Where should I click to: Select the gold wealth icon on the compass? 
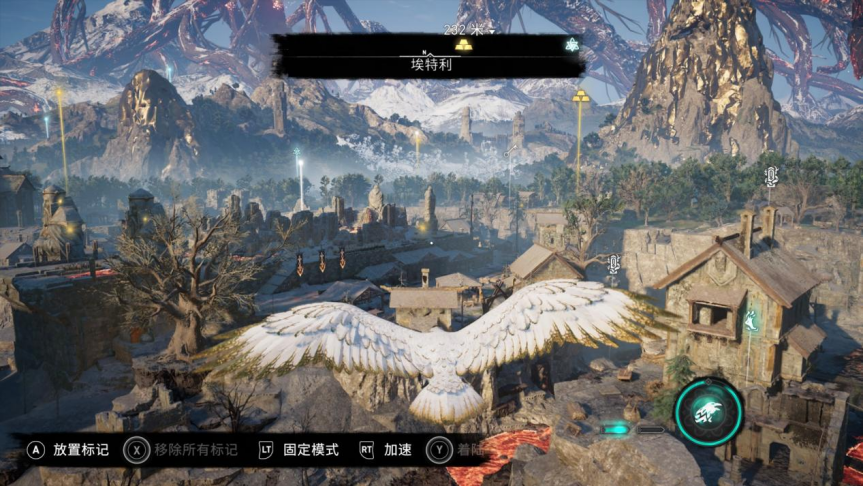click(x=462, y=46)
